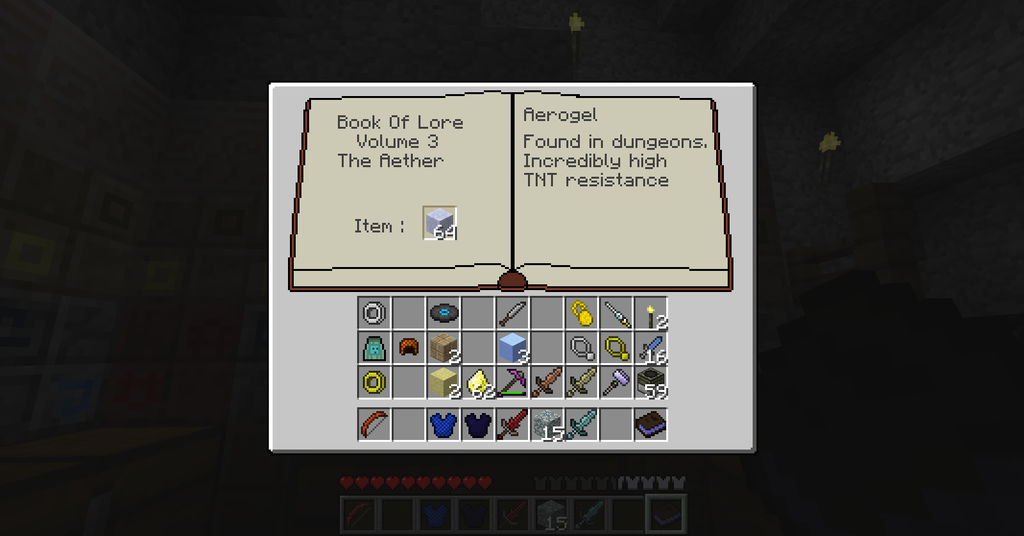
Task: Select the music disc in the inventory
Action: pyautogui.click(x=443, y=313)
